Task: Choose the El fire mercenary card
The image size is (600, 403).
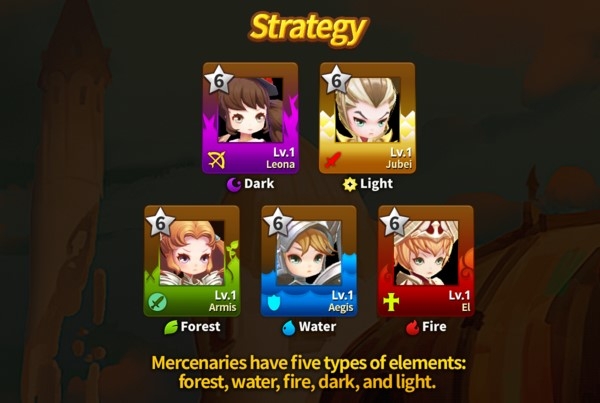Action: coord(425,261)
